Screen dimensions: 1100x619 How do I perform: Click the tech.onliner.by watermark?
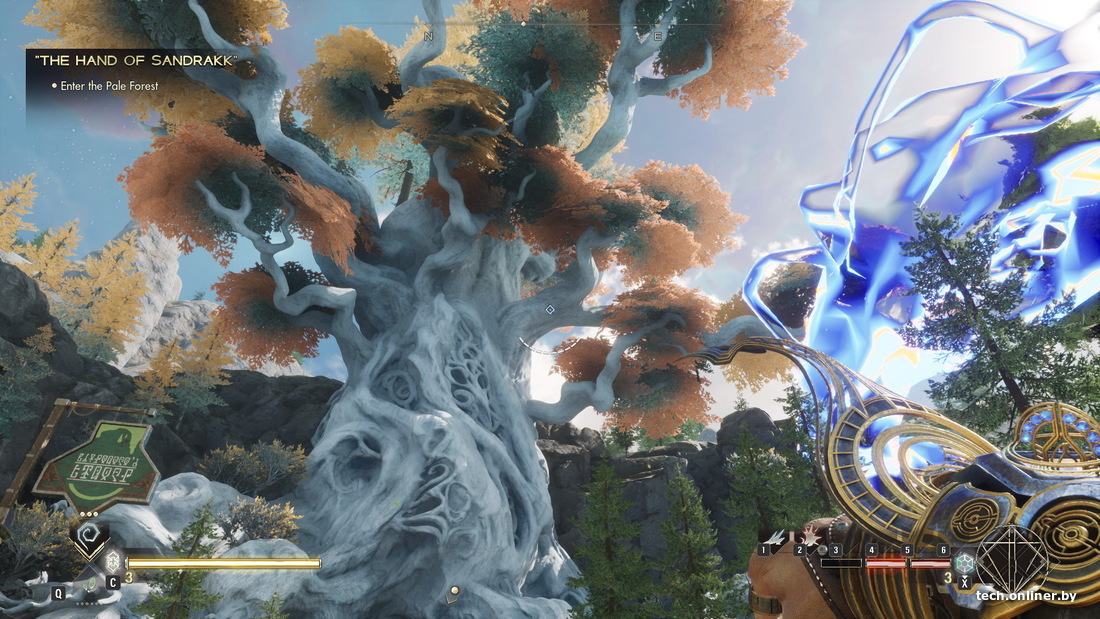coord(1026,596)
